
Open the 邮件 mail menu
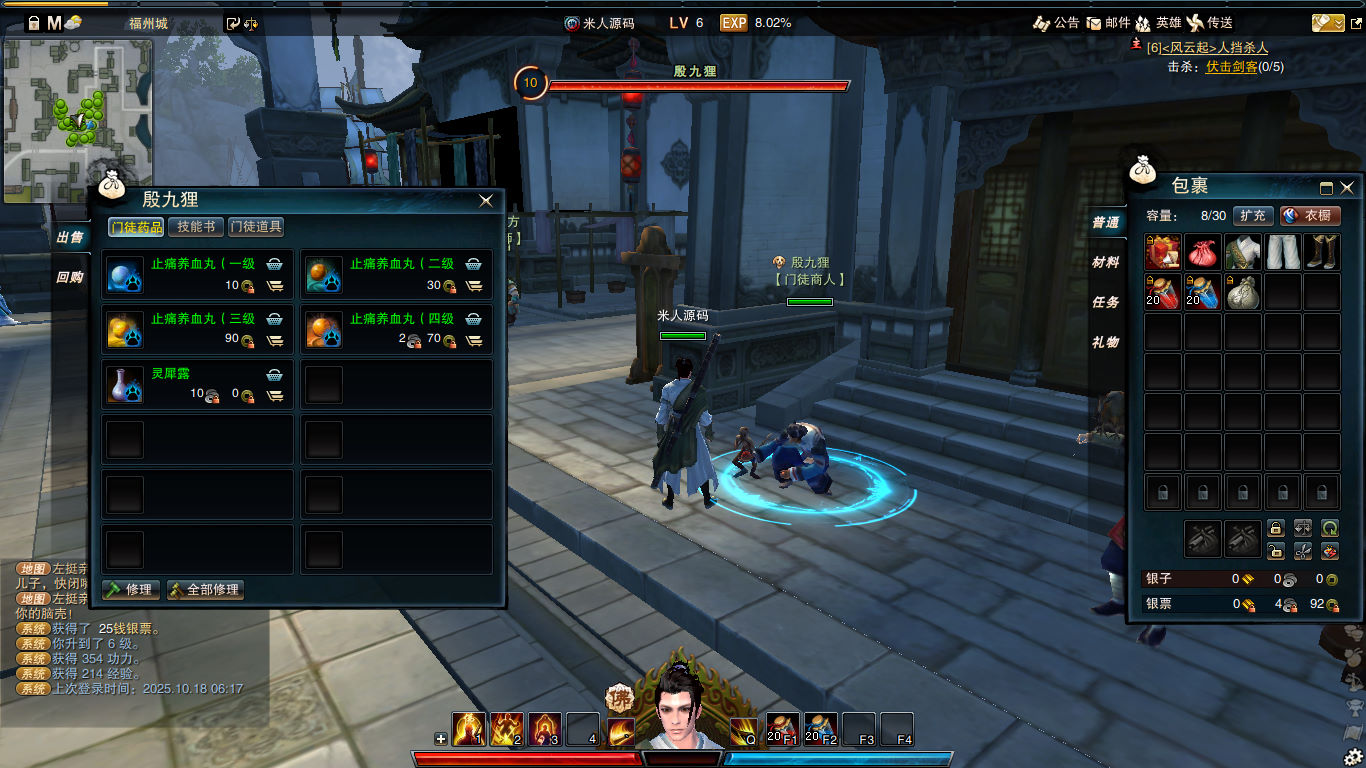1109,22
